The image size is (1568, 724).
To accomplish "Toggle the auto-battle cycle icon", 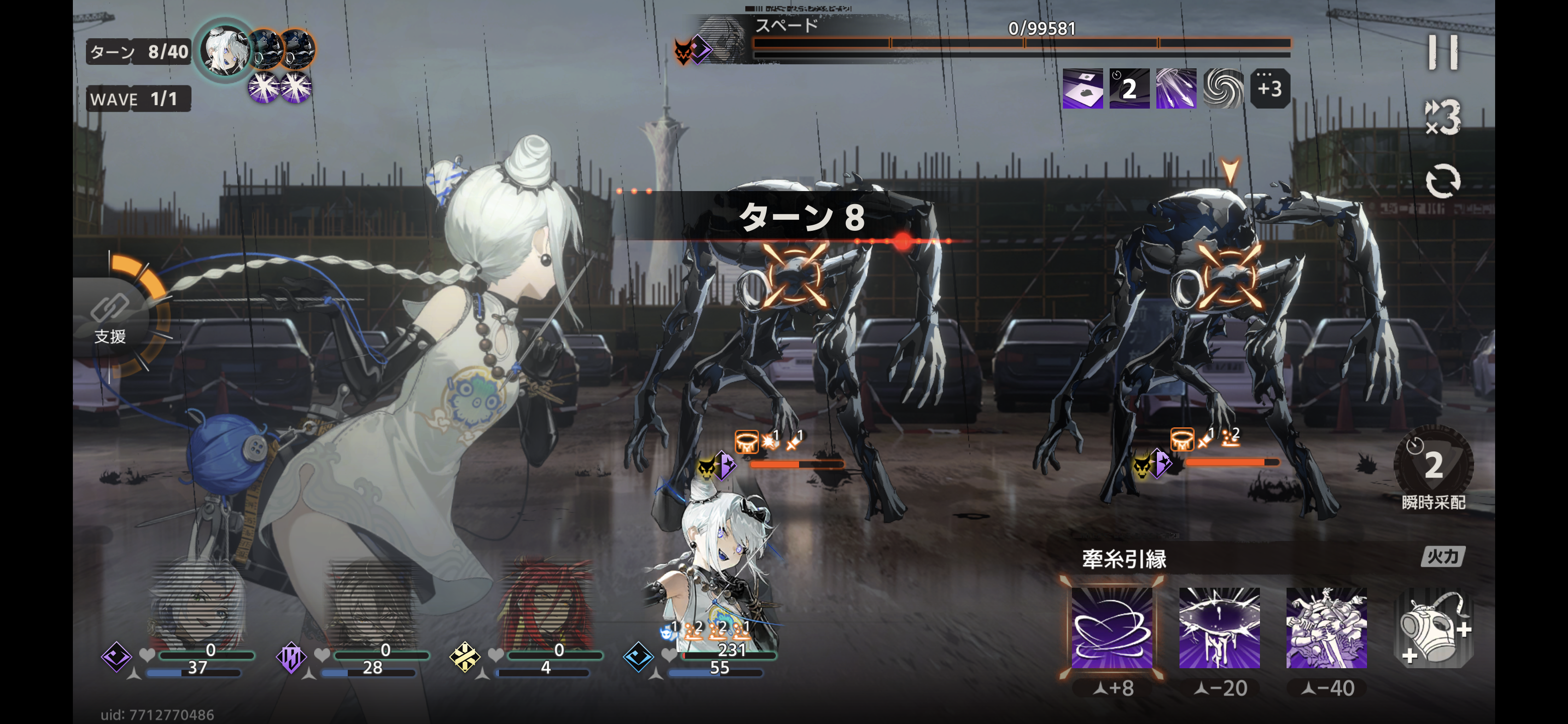I will click(x=1442, y=181).
